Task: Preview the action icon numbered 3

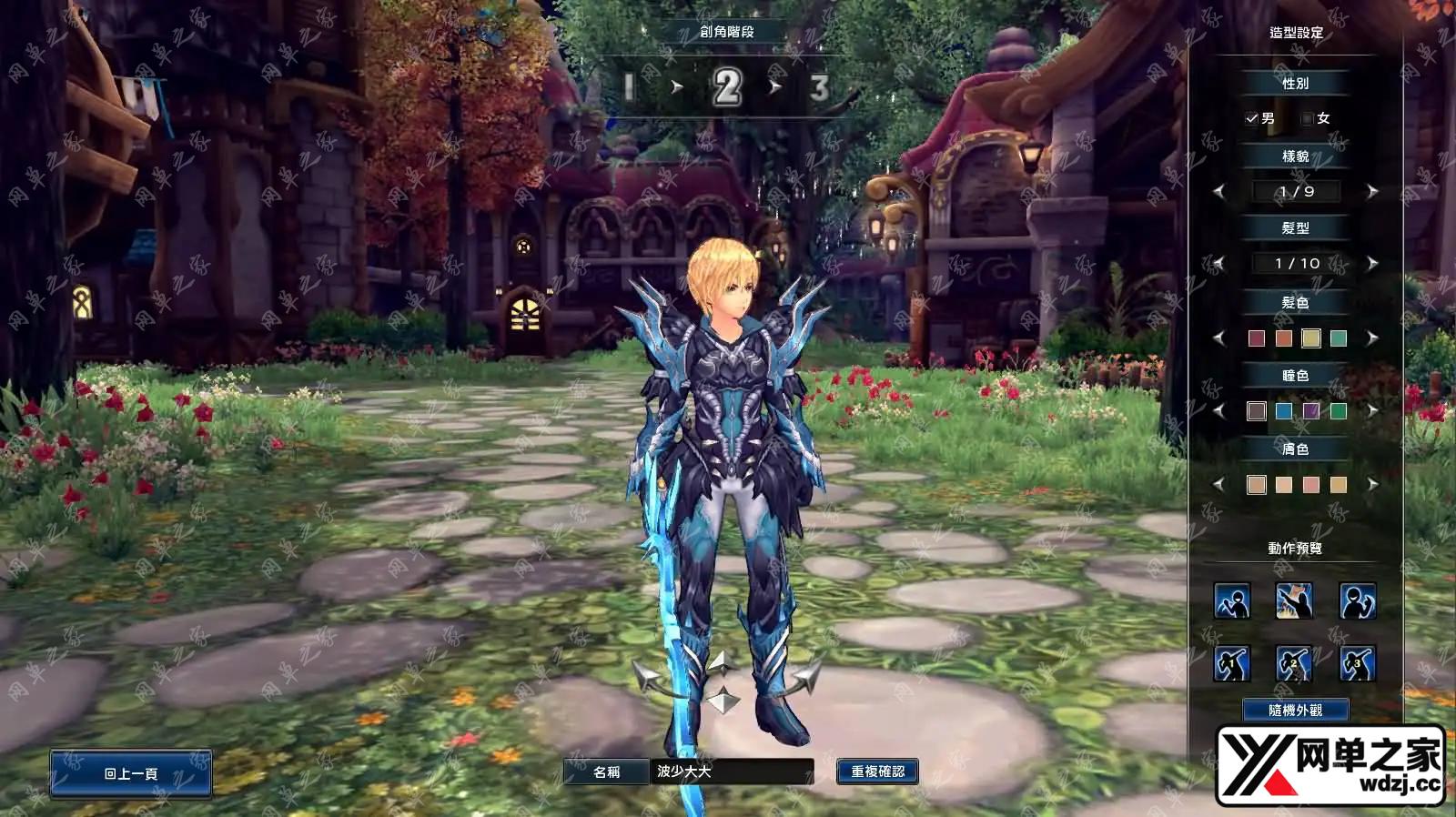Action: click(x=1358, y=664)
